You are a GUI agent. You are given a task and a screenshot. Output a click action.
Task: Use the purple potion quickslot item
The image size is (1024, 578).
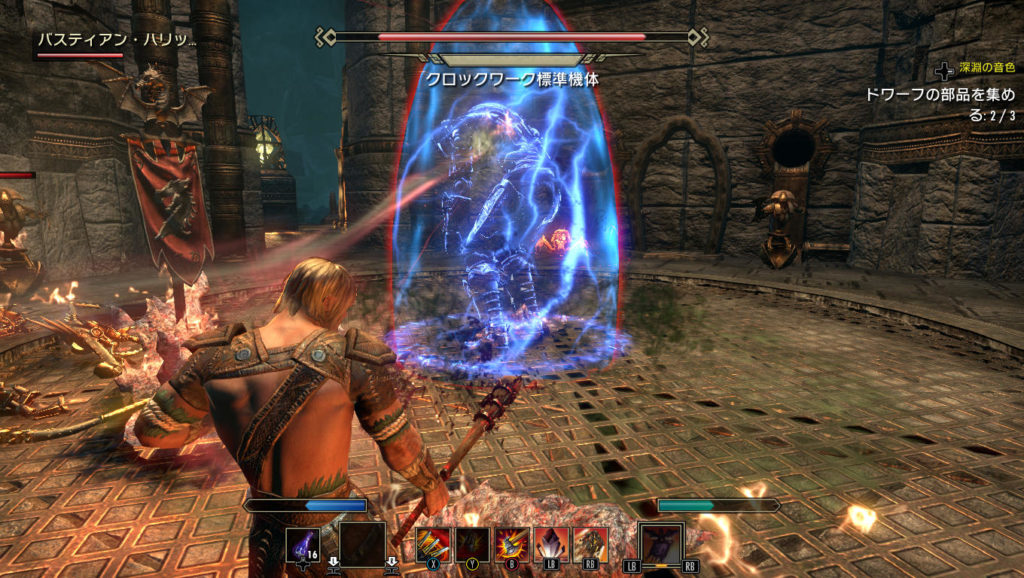point(303,545)
